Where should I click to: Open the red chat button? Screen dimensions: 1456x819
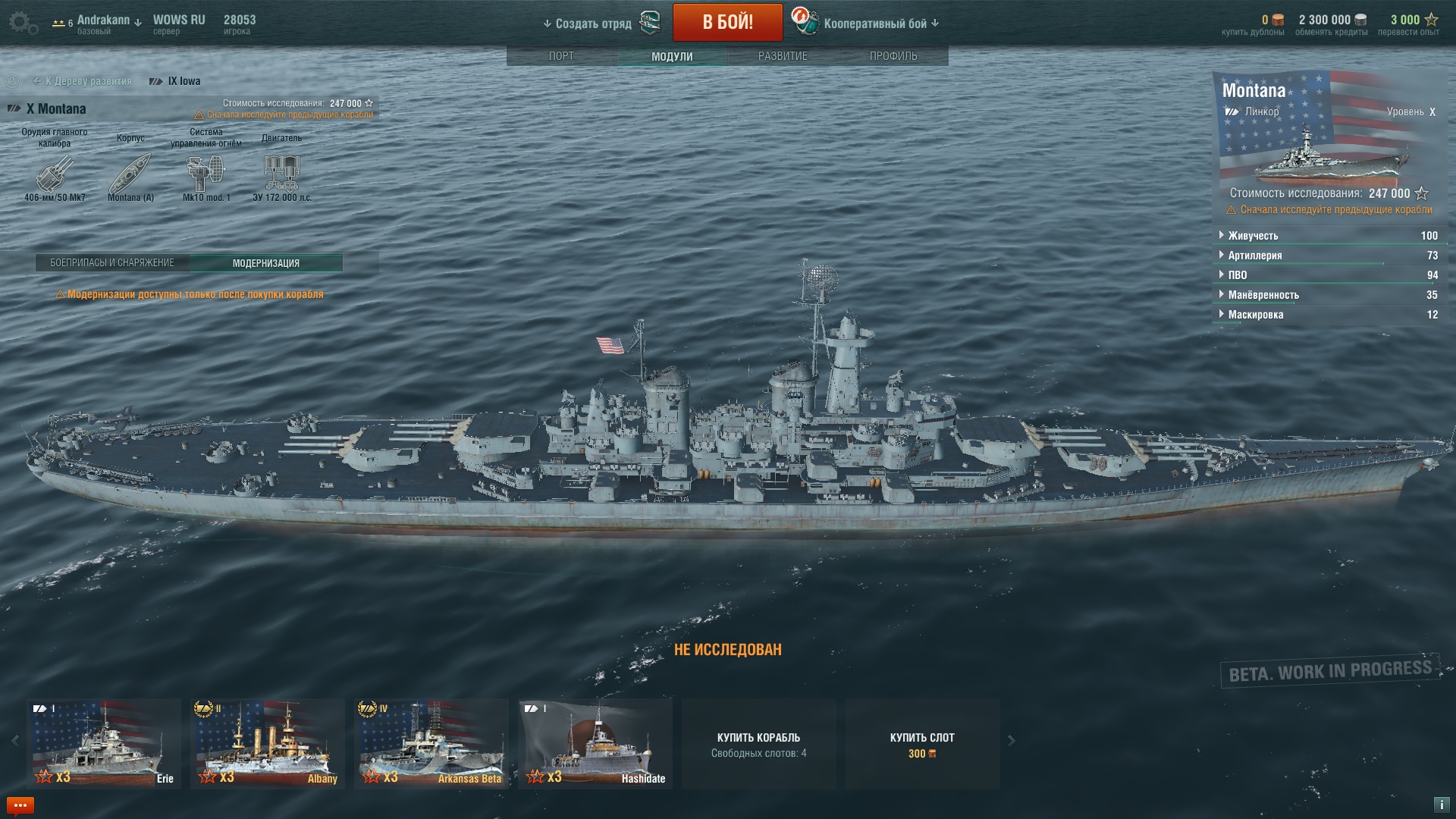(x=20, y=805)
